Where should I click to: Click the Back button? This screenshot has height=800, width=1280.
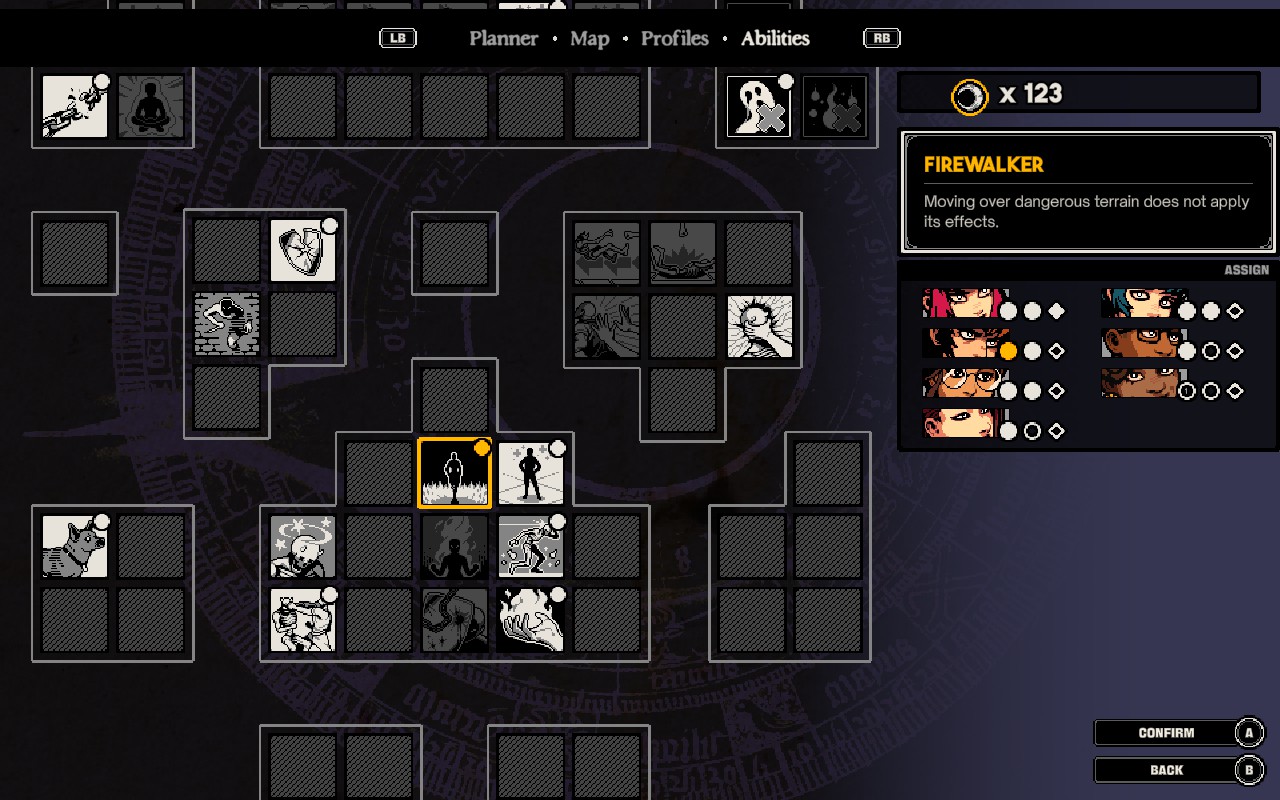tap(1166, 770)
